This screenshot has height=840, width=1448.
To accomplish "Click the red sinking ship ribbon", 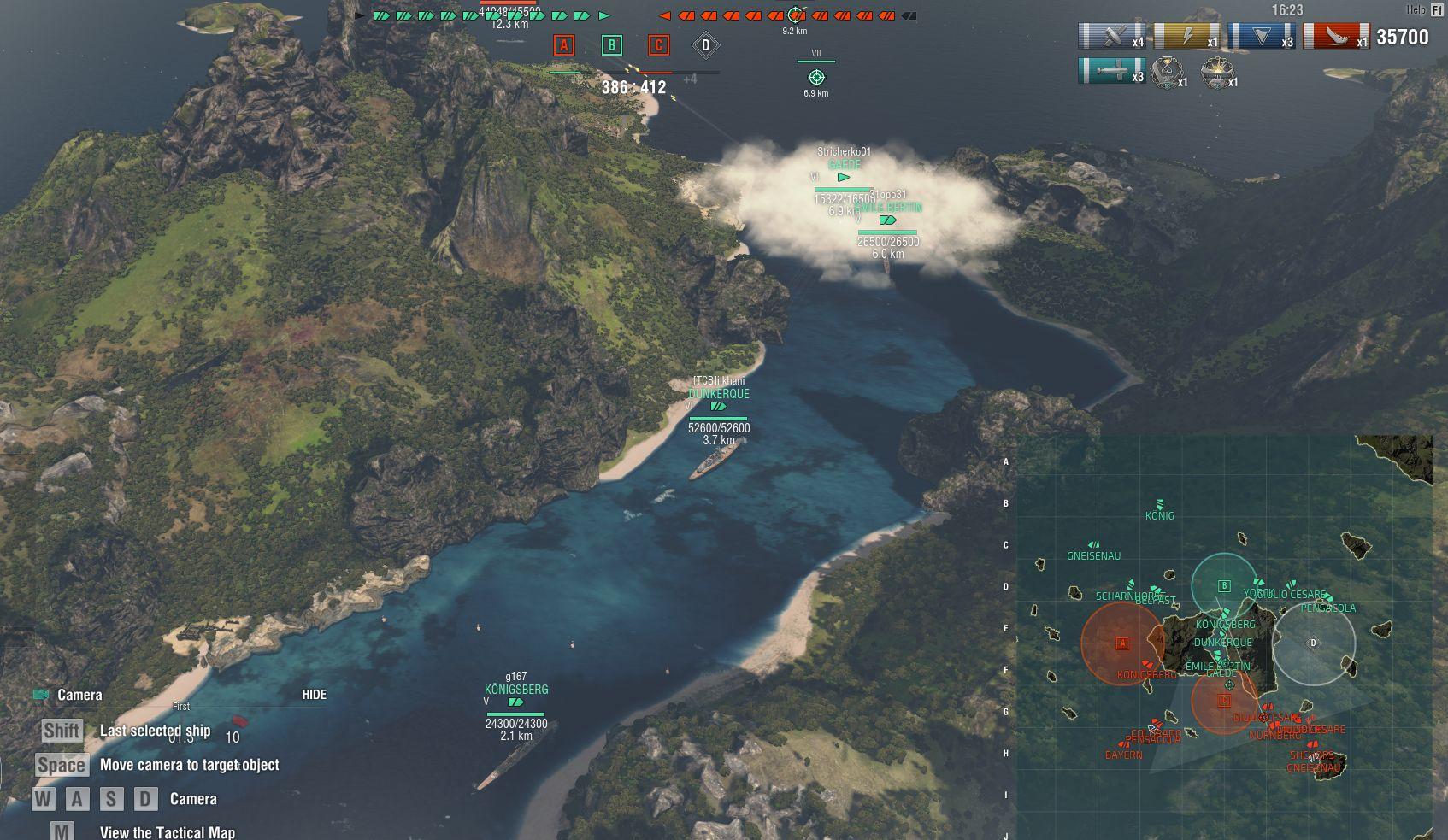I will point(1335,37).
